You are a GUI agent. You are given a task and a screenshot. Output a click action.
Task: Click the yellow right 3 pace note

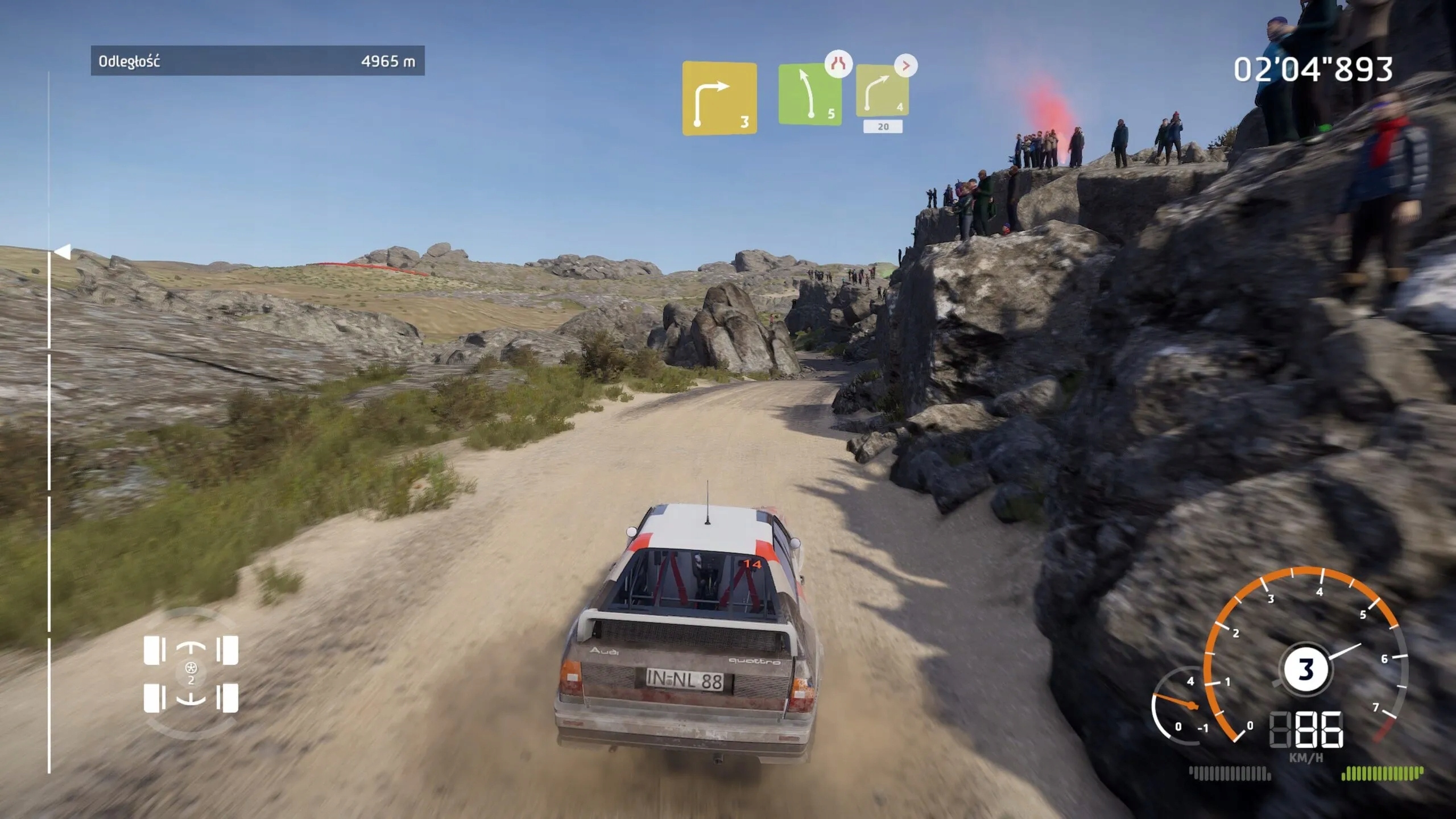pos(719,98)
